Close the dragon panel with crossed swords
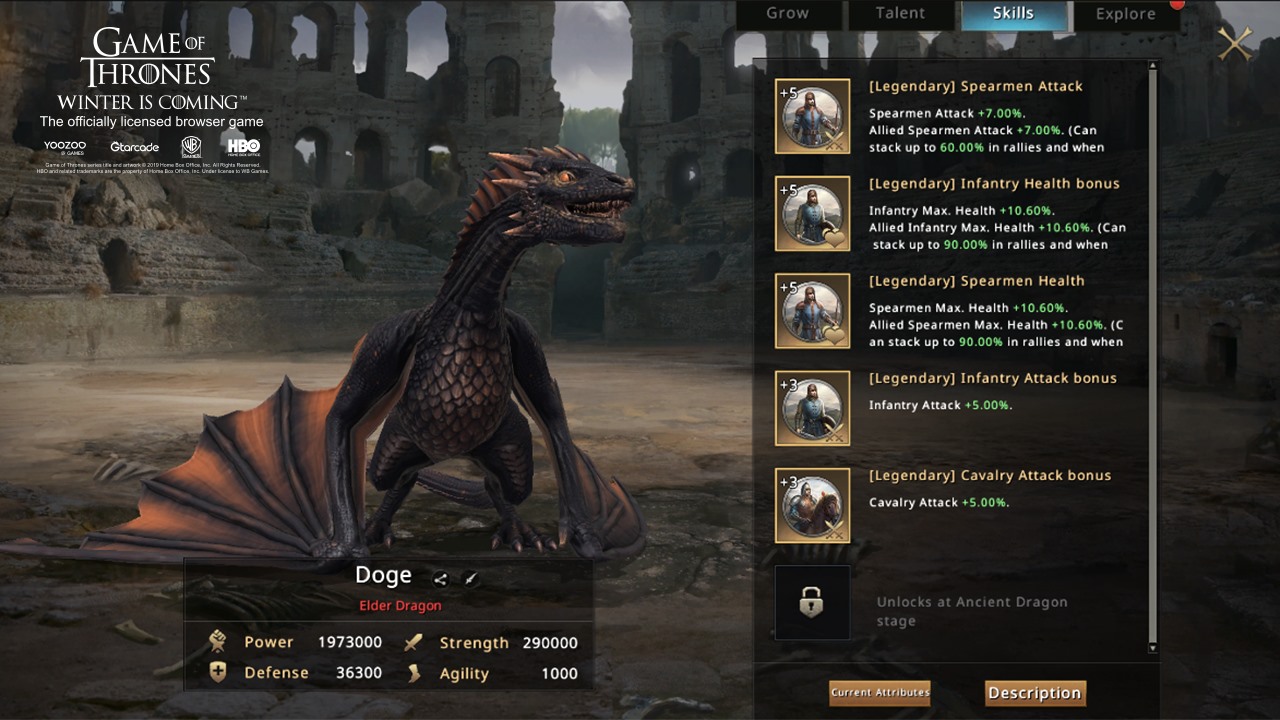The width and height of the screenshot is (1280, 720). click(1235, 43)
